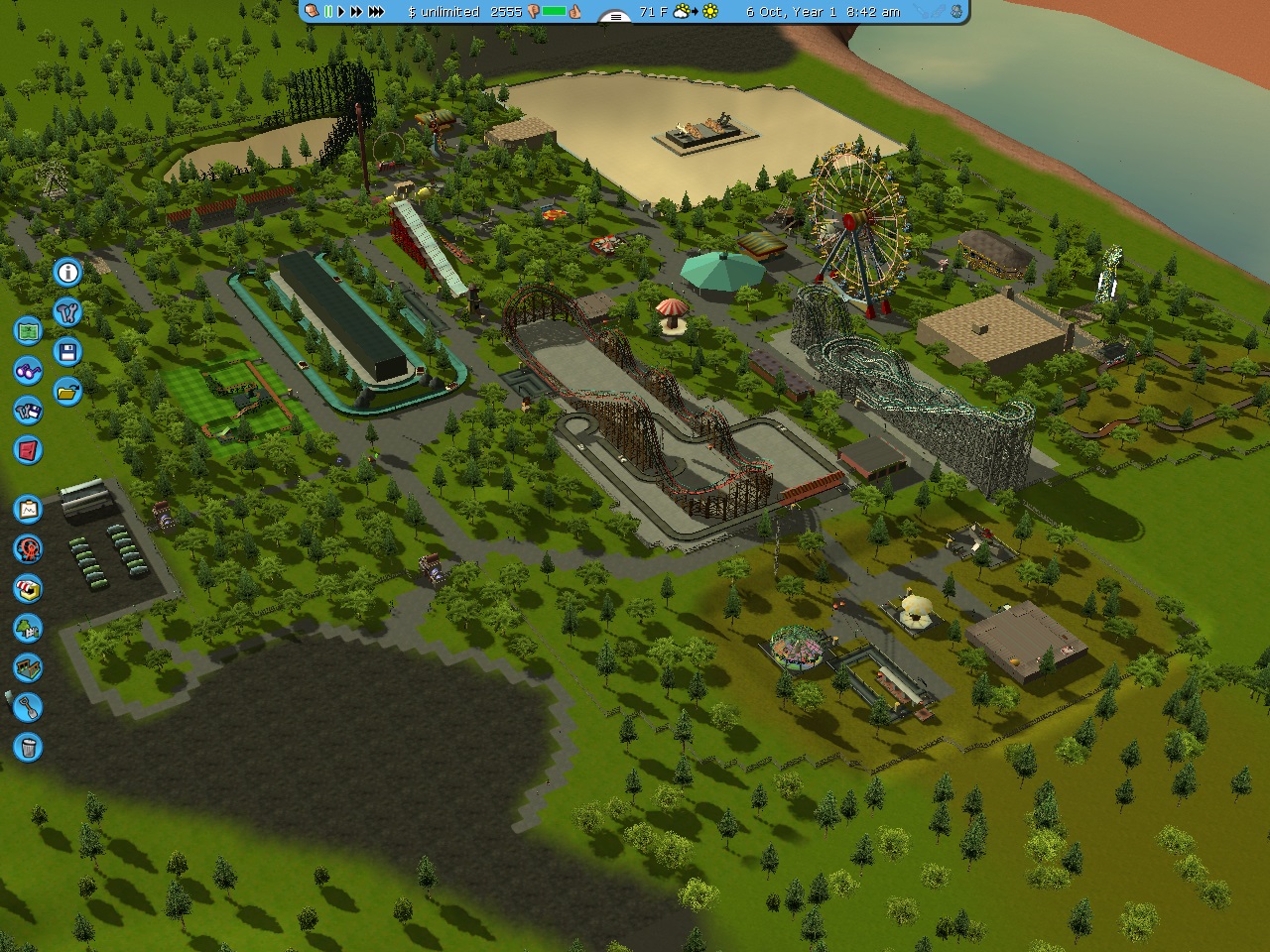Open the info button on the left
Viewport: 1270px width, 952px height.
tap(67, 272)
